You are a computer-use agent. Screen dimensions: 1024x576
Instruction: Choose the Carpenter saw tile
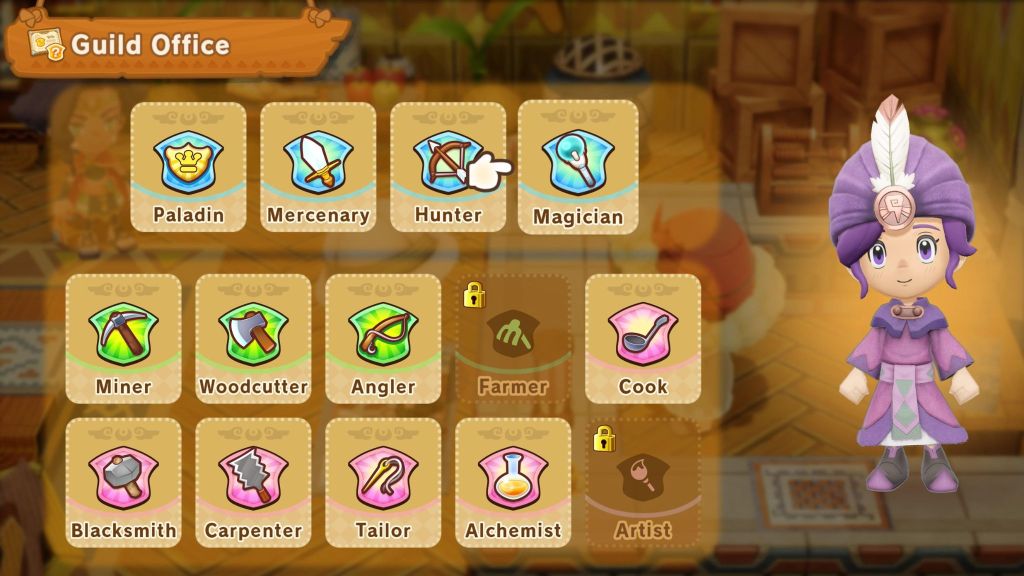coord(253,482)
